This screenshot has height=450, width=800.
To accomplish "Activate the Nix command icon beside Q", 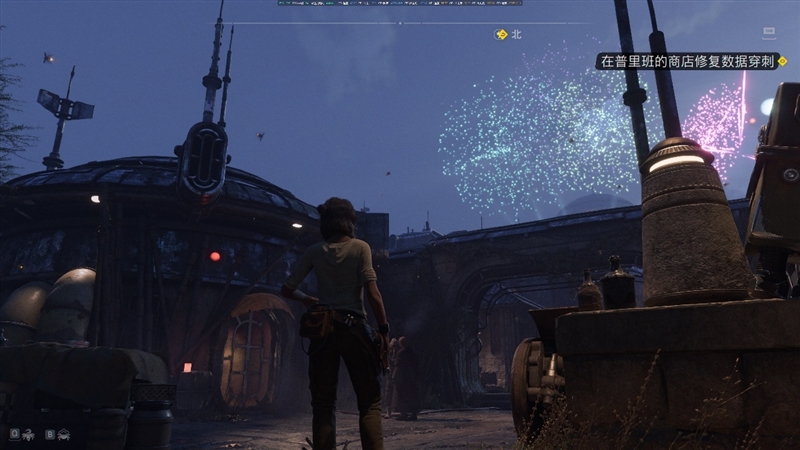I will 29,435.
